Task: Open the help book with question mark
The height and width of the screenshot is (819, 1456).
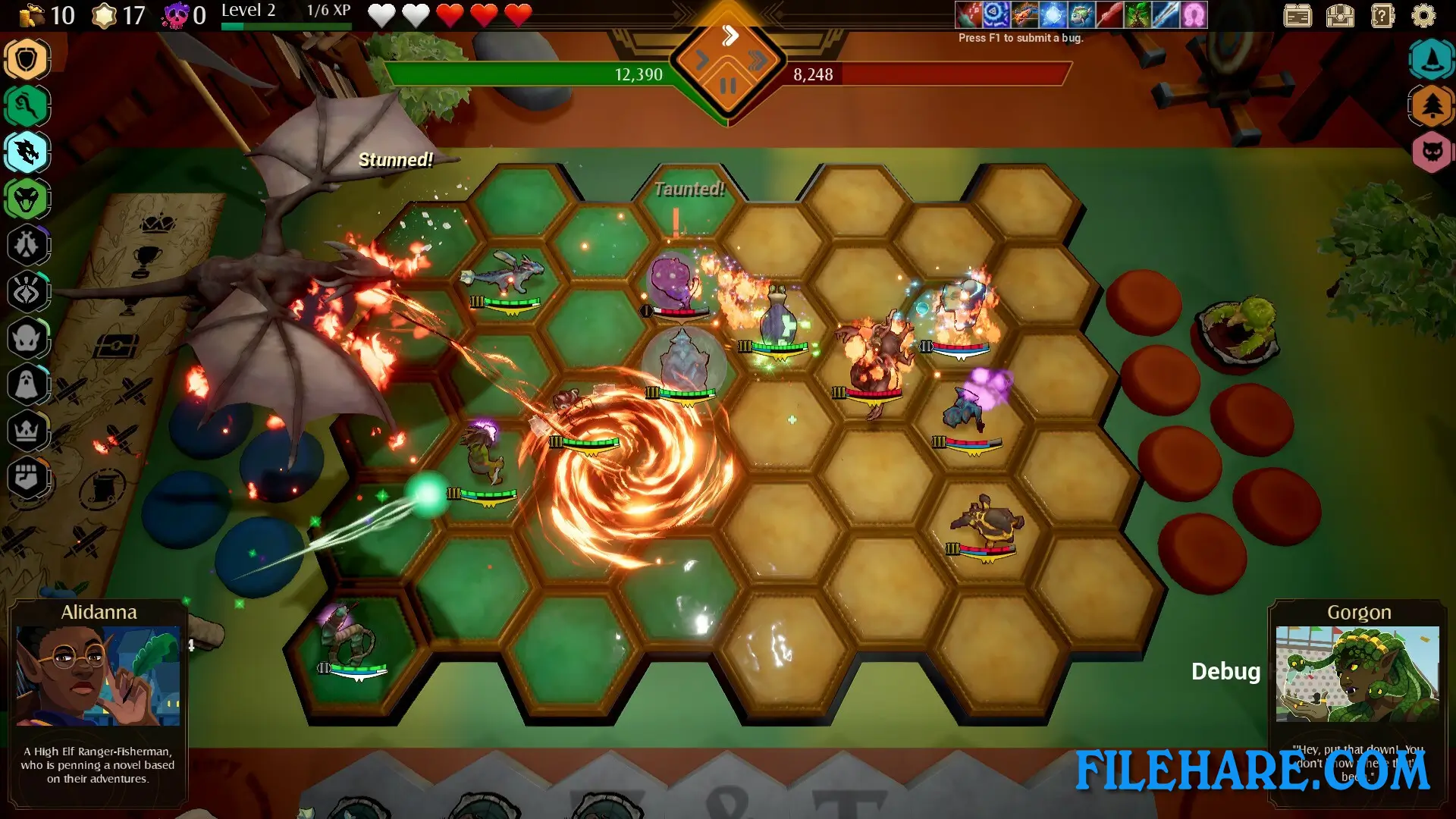Action: [1383, 15]
